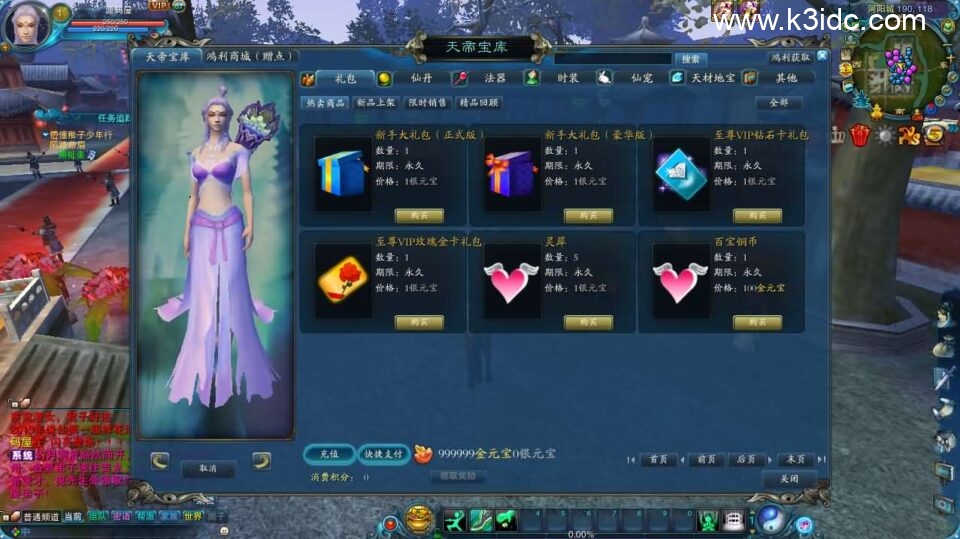
Task: Select the 时装 fashion category
Action: [x=558, y=78]
